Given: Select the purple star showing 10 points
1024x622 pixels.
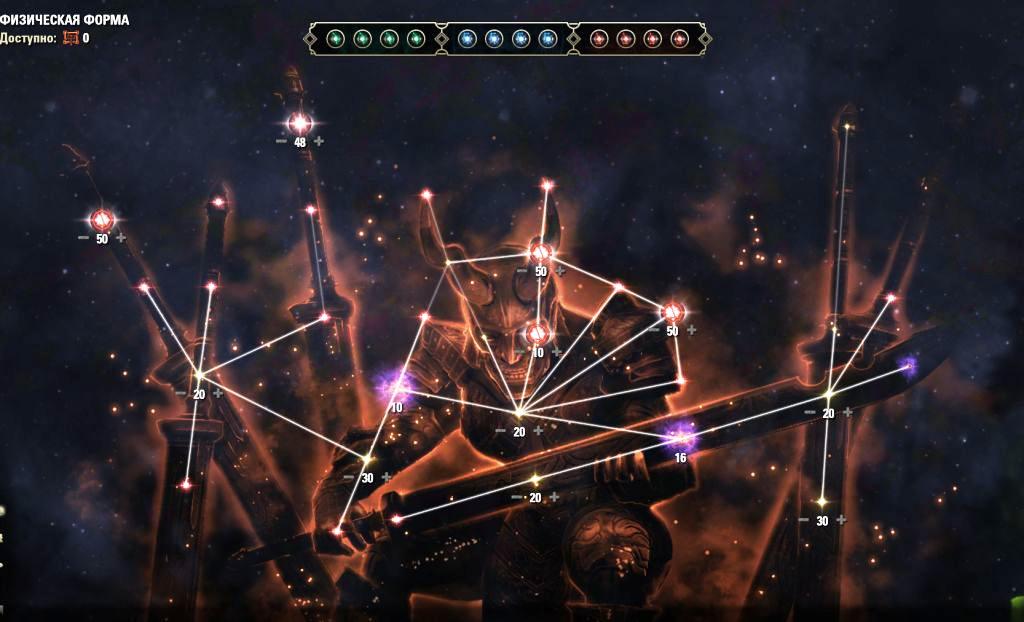Looking at the screenshot, I should click(x=393, y=385).
